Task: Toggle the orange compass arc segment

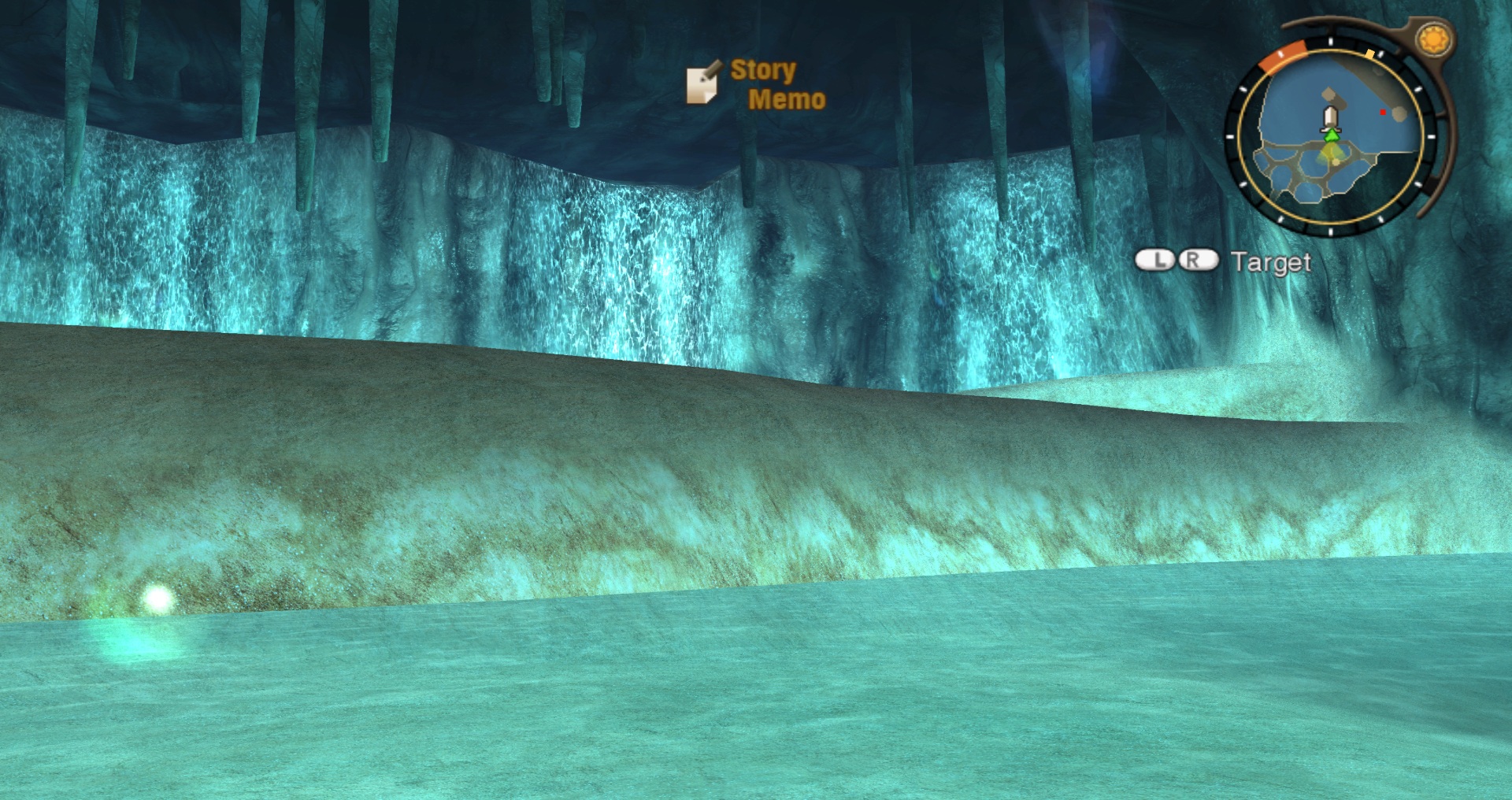Action: pos(1283,56)
